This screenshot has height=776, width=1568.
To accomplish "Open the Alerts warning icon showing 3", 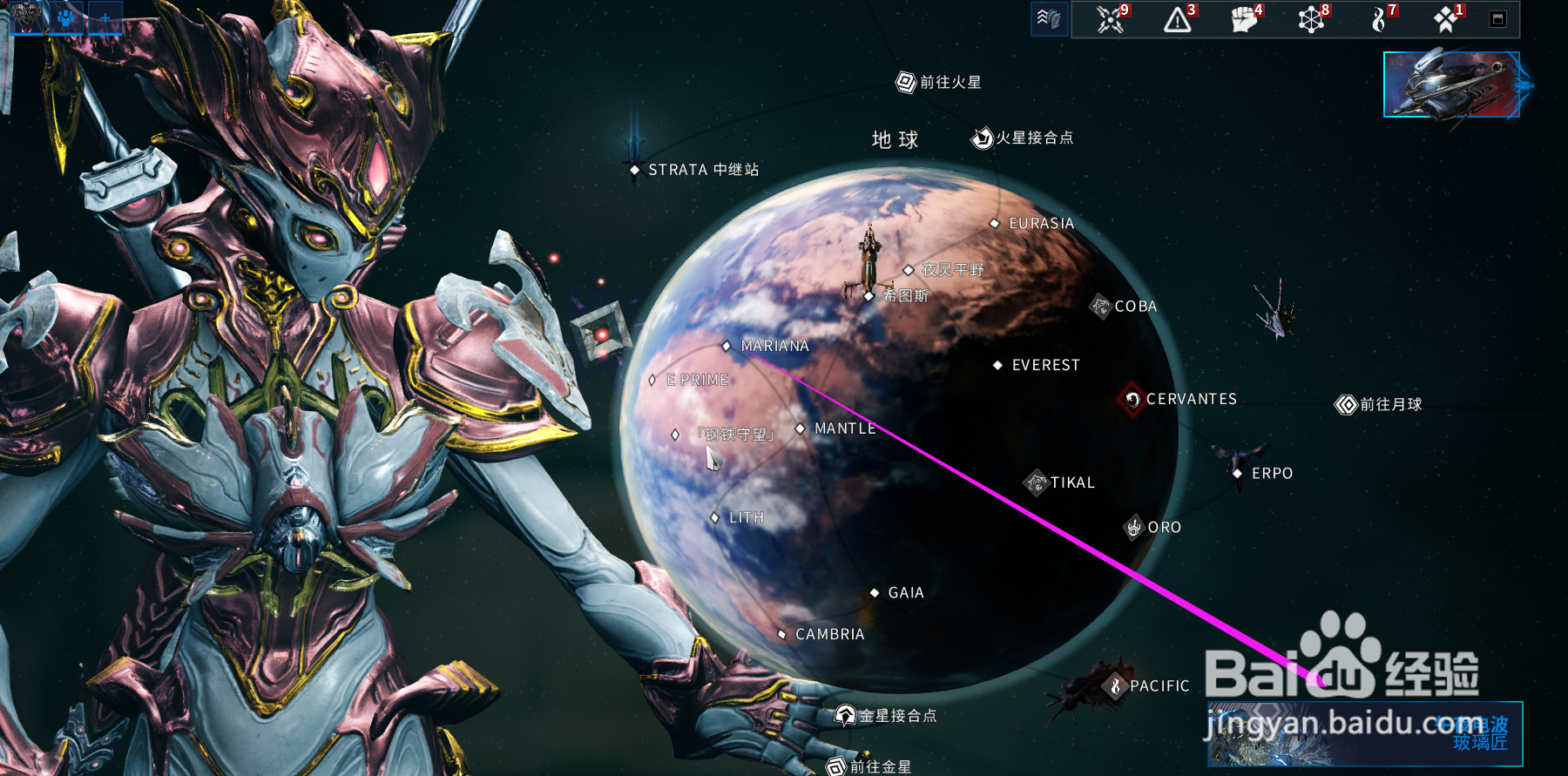I will (x=1176, y=19).
